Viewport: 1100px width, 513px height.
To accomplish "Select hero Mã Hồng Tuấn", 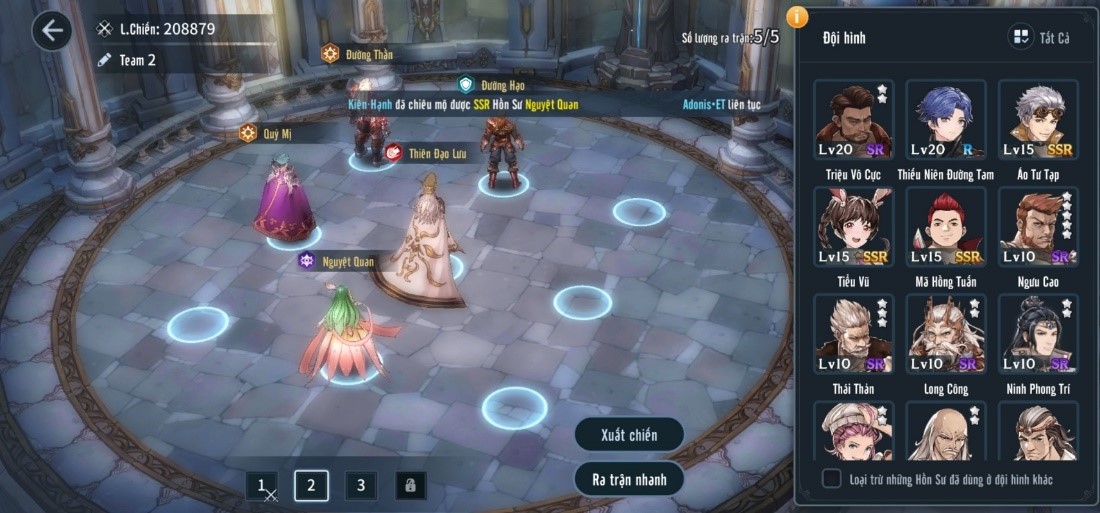I will tap(945, 227).
